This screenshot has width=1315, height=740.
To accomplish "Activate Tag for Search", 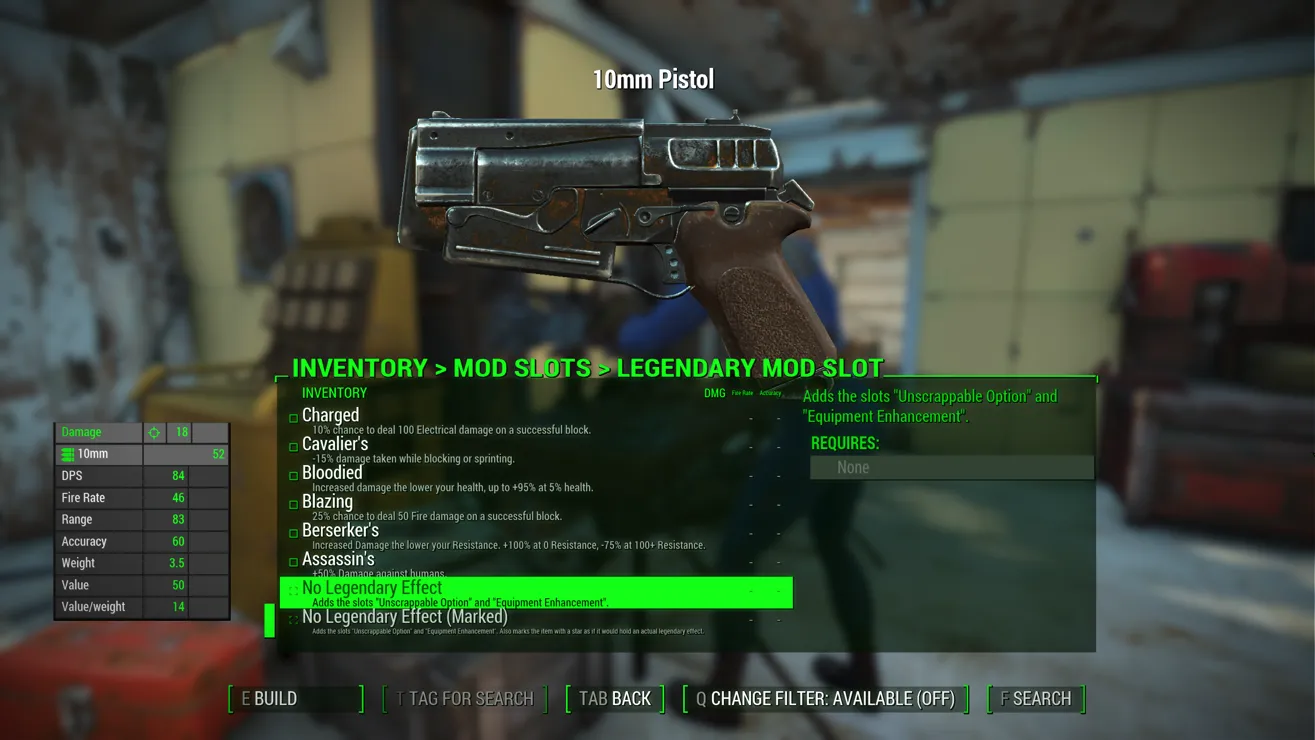I will click(465, 698).
